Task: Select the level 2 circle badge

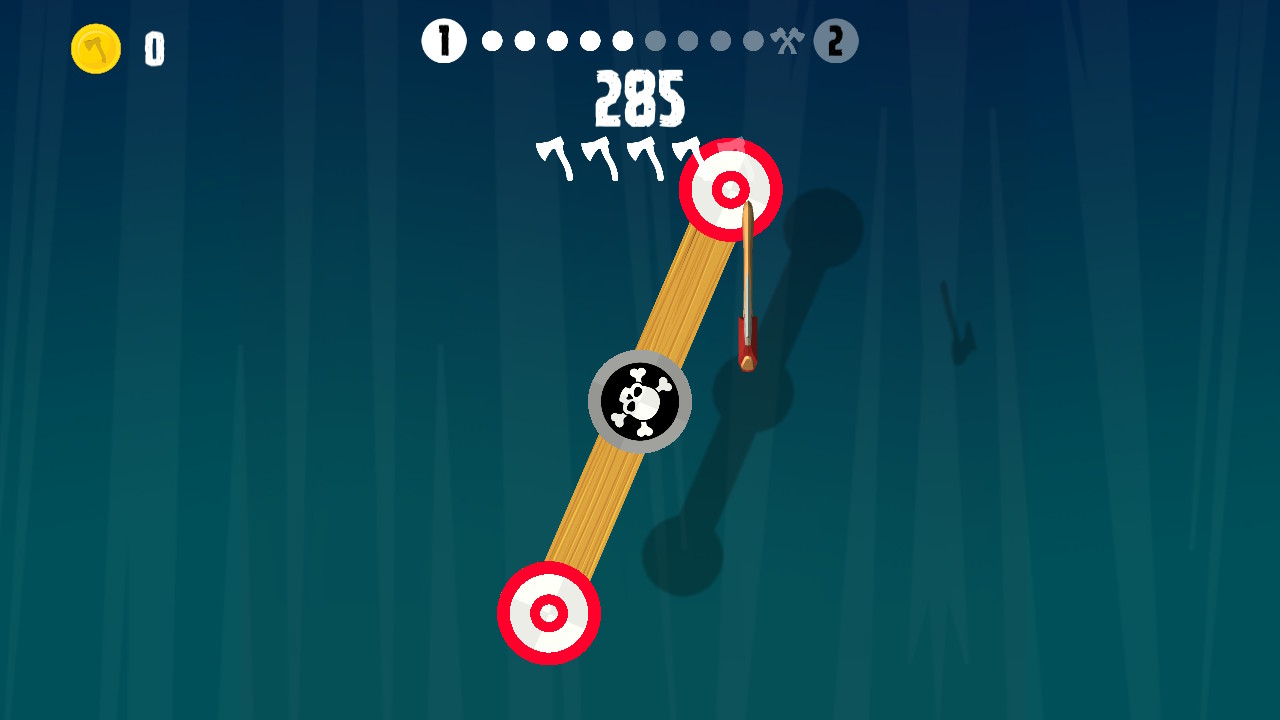Action: [x=838, y=41]
